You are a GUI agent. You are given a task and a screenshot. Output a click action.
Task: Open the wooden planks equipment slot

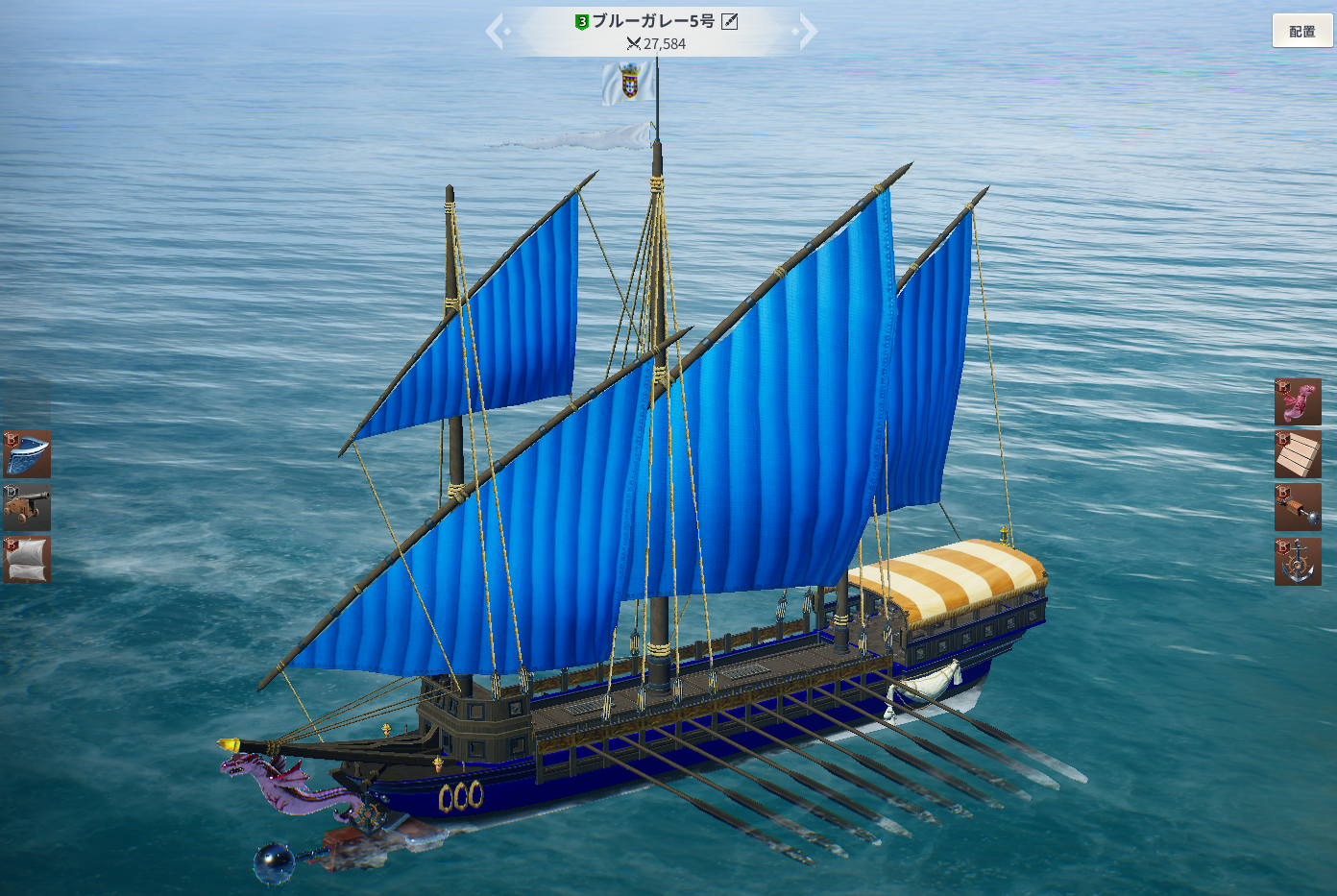click(x=1298, y=454)
